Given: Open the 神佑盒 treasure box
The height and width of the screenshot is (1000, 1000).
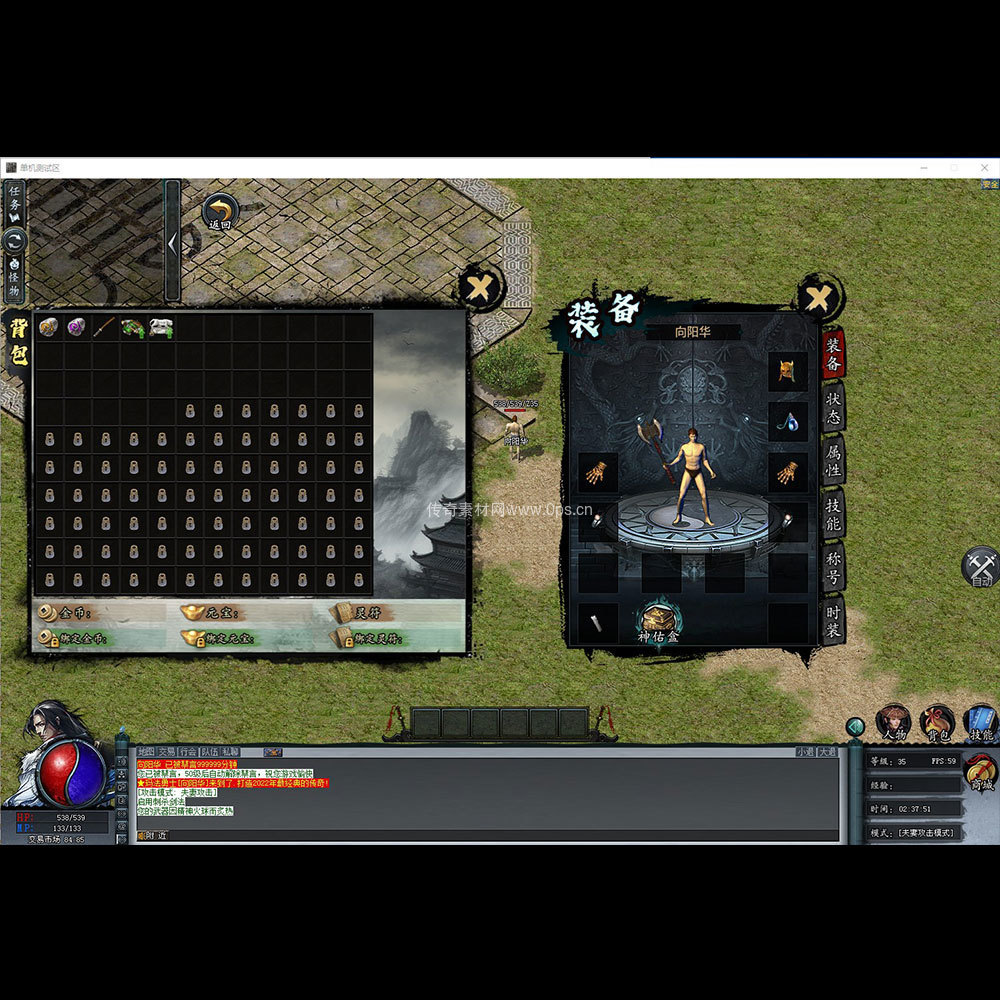Looking at the screenshot, I should [657, 620].
